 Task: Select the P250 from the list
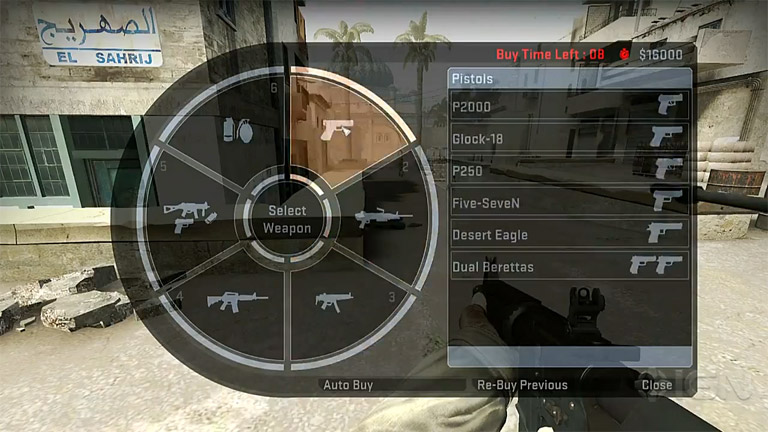click(x=569, y=170)
